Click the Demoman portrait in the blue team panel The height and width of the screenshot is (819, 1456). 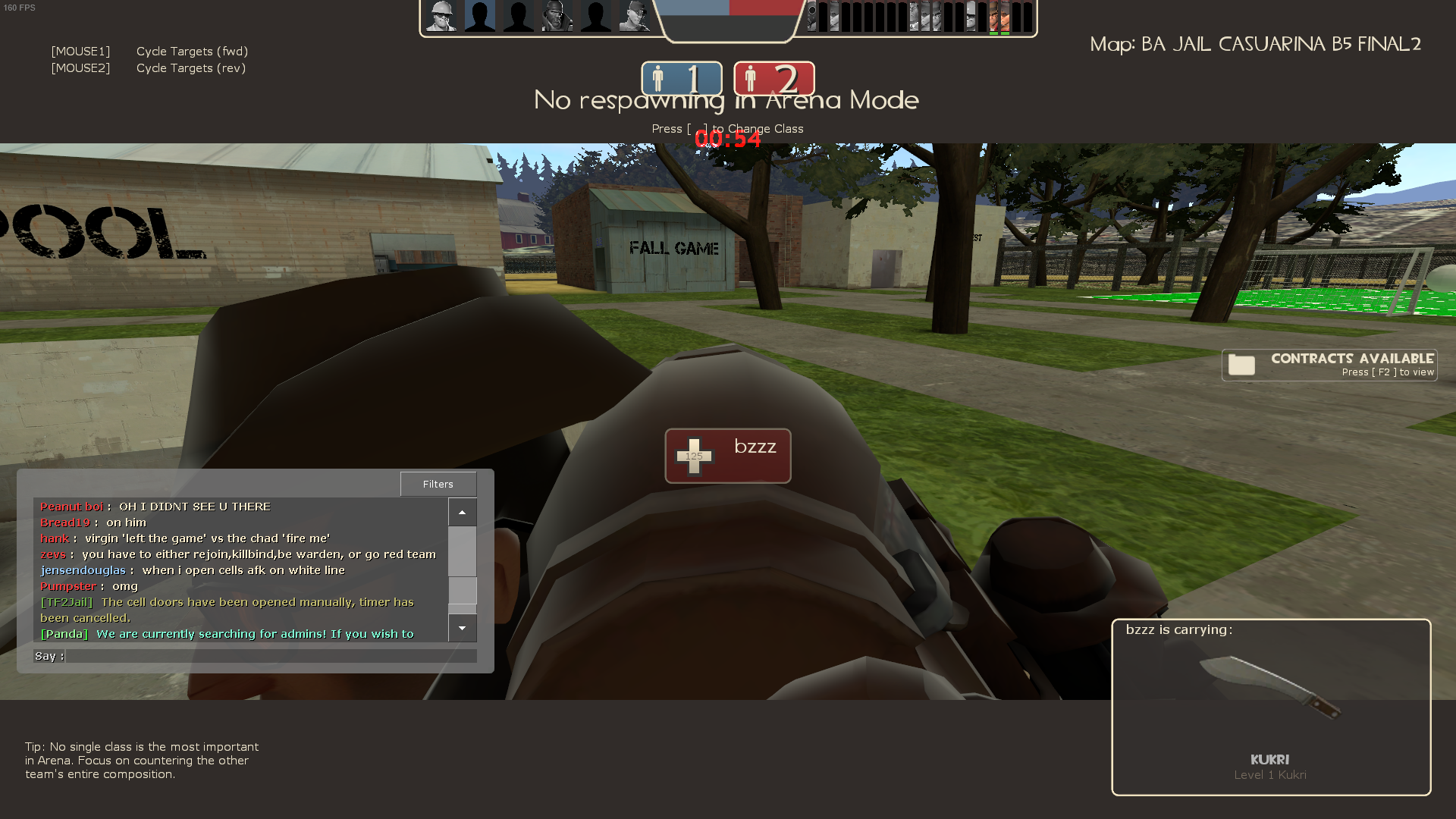[x=558, y=15]
